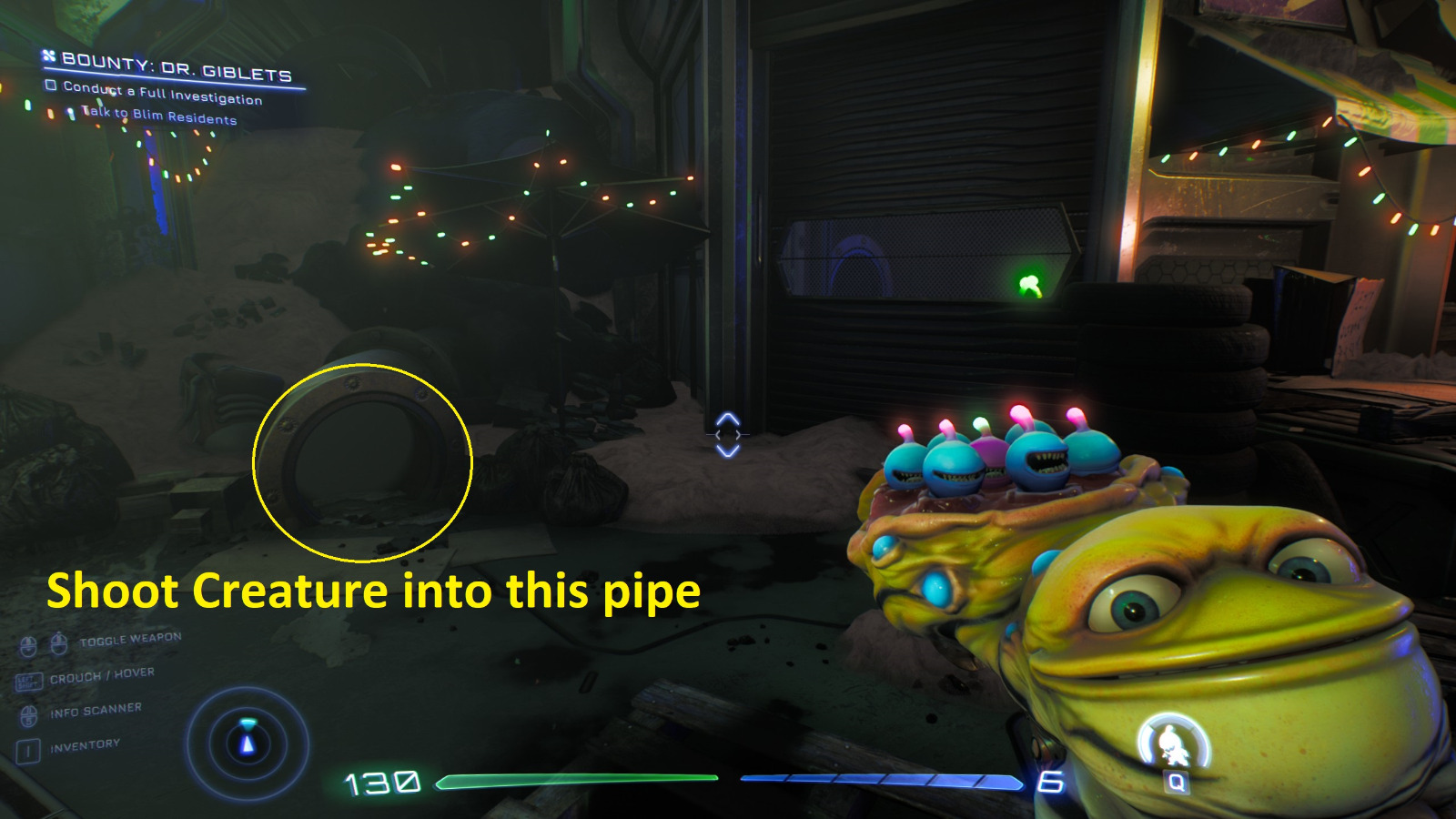Select the bounty marker icon beside BOUNTY: DR. GIBLETS
The width and height of the screenshot is (1456, 819).
48,56
